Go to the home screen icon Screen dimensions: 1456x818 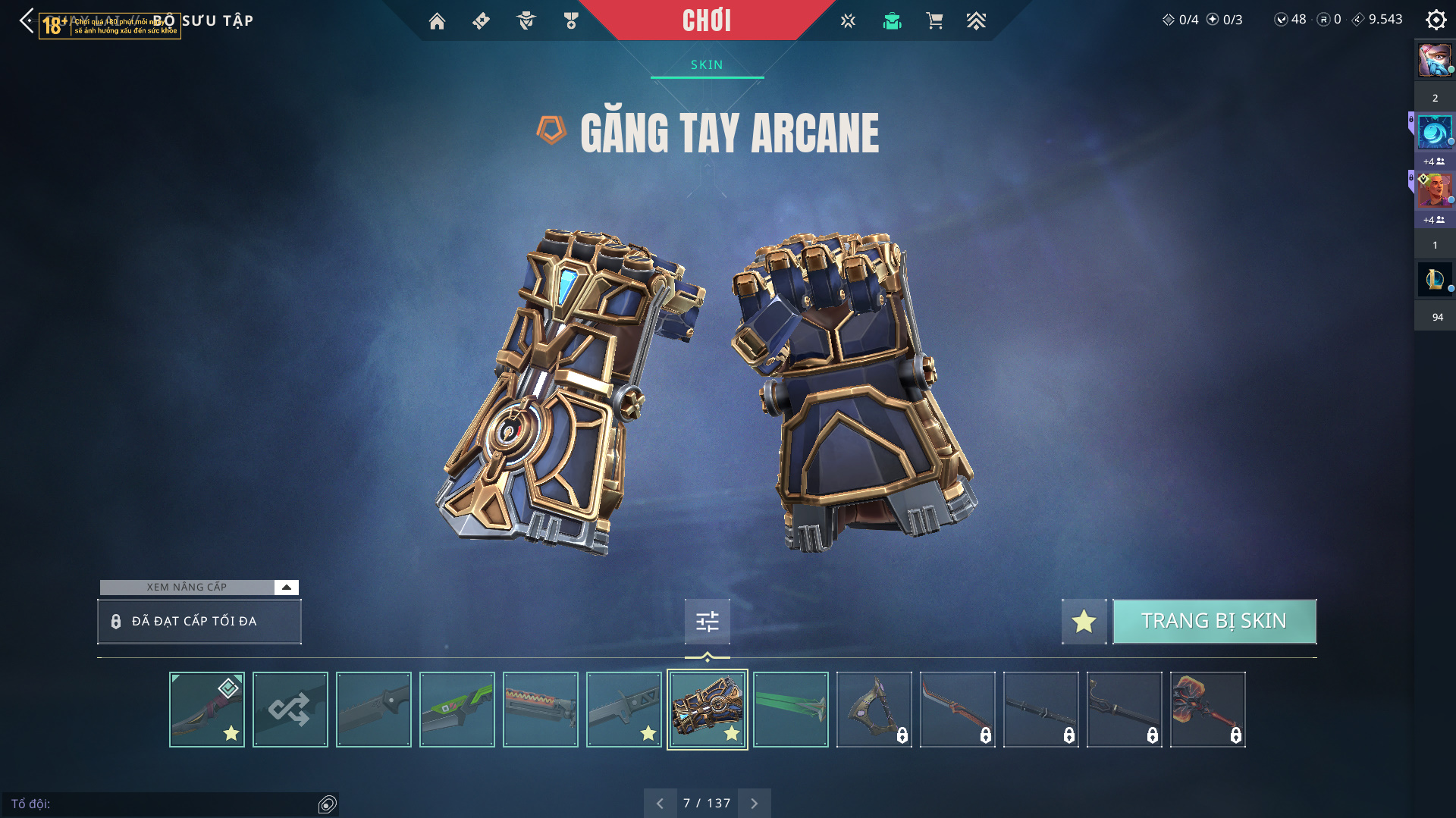437,21
